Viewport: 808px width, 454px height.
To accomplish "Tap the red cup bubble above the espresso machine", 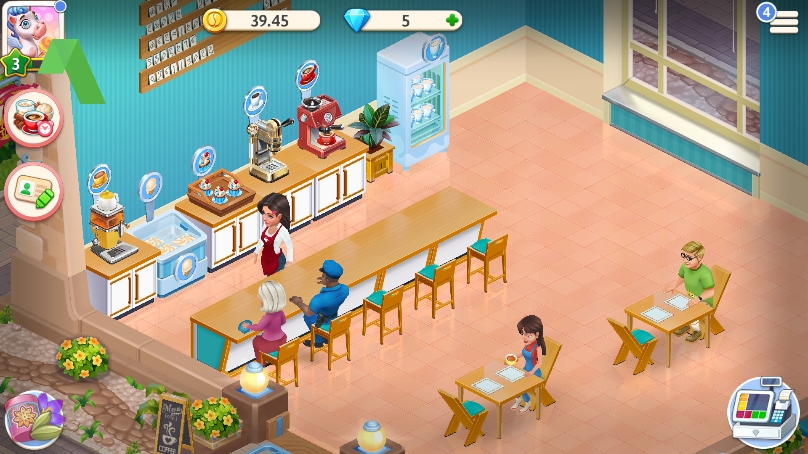I will pos(307,74).
